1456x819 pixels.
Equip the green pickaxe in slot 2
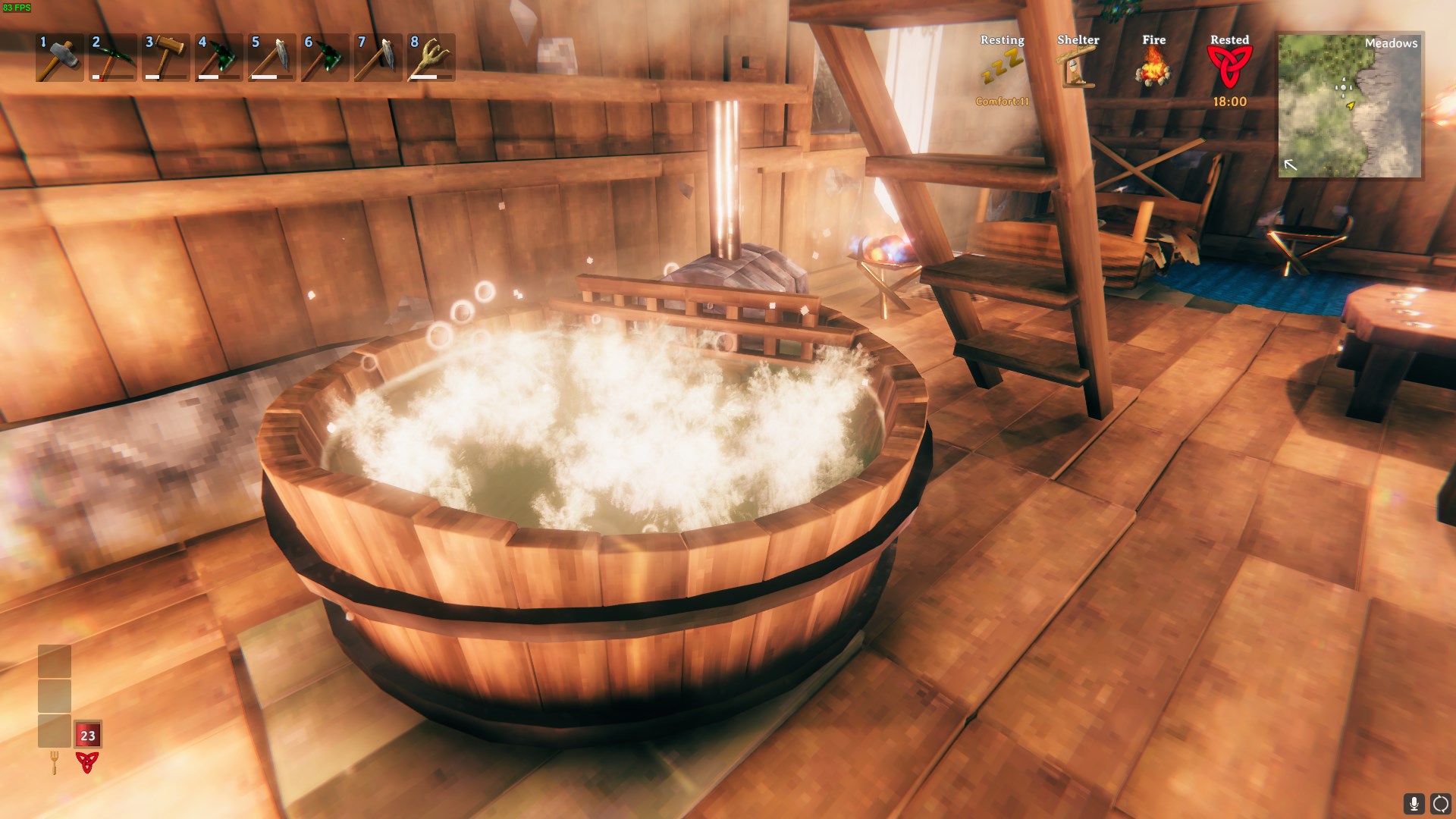(112, 58)
